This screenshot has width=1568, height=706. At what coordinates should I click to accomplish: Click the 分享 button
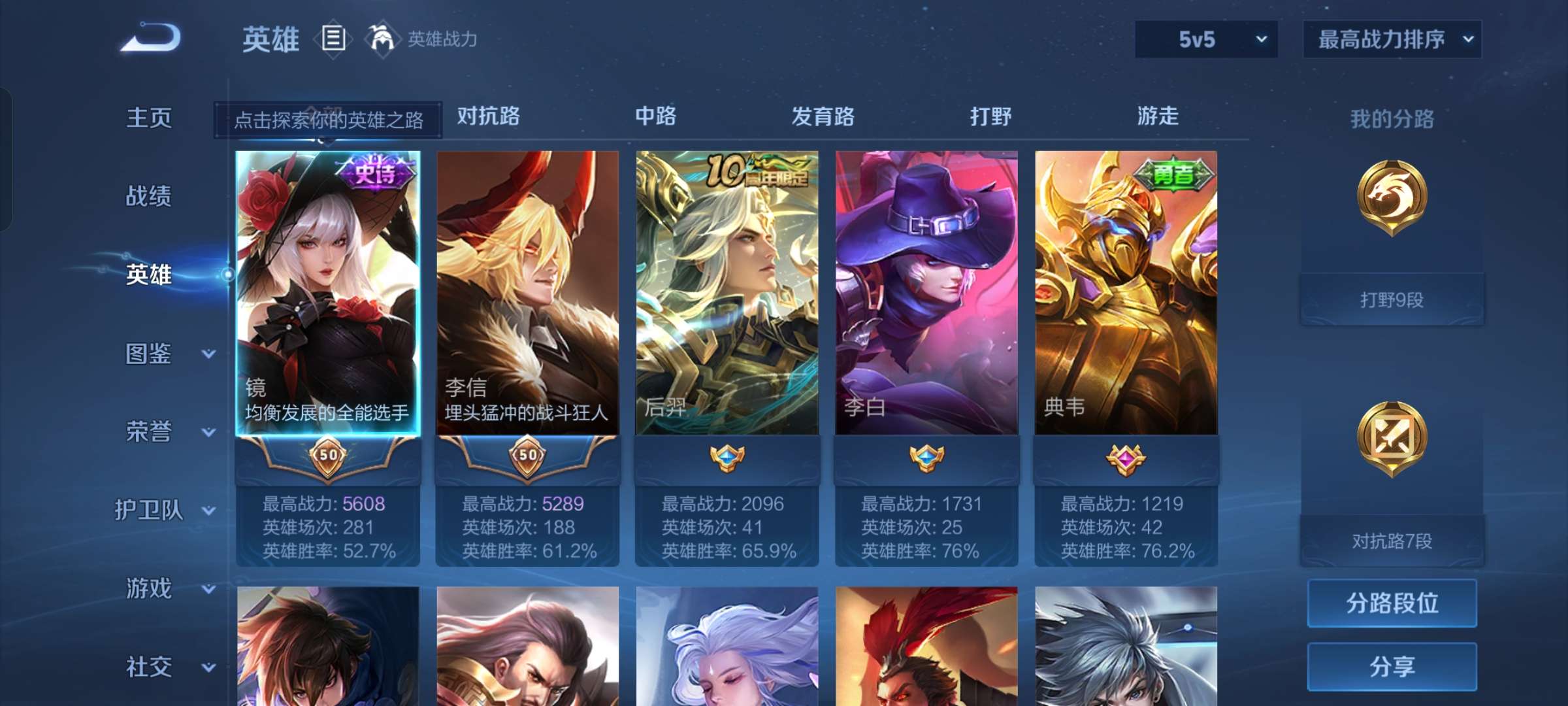[x=1392, y=667]
